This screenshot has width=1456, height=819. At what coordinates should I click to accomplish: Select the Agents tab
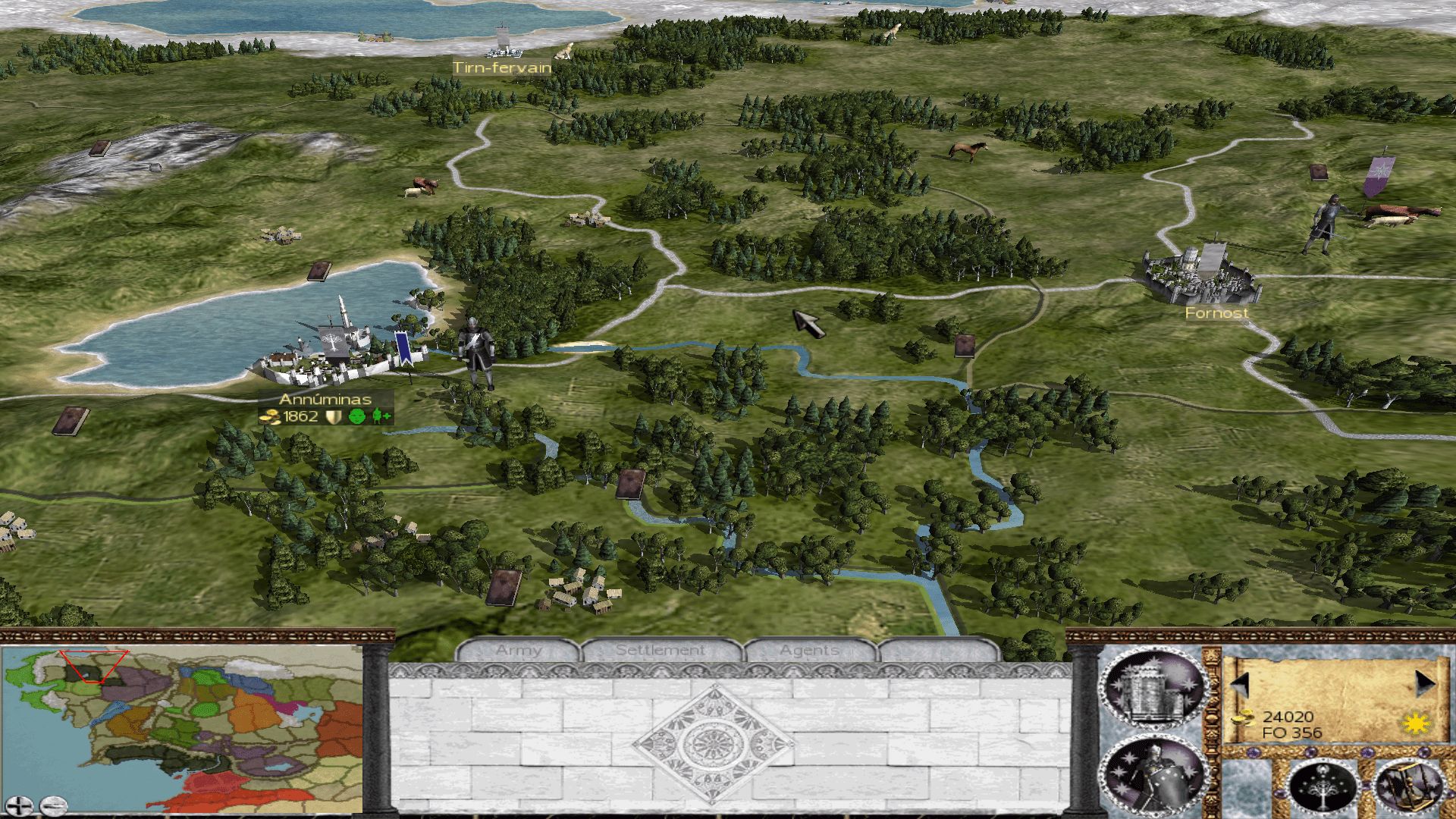point(809,651)
